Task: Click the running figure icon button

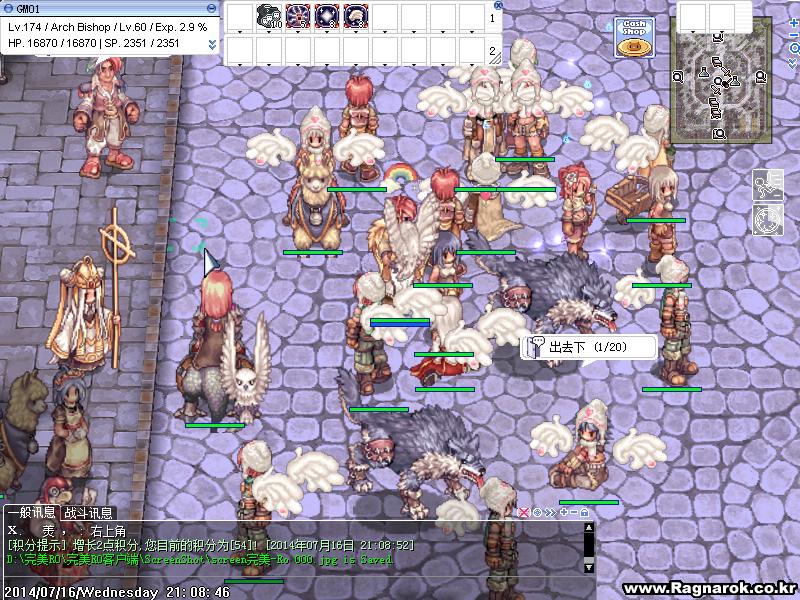Action: click(x=767, y=184)
